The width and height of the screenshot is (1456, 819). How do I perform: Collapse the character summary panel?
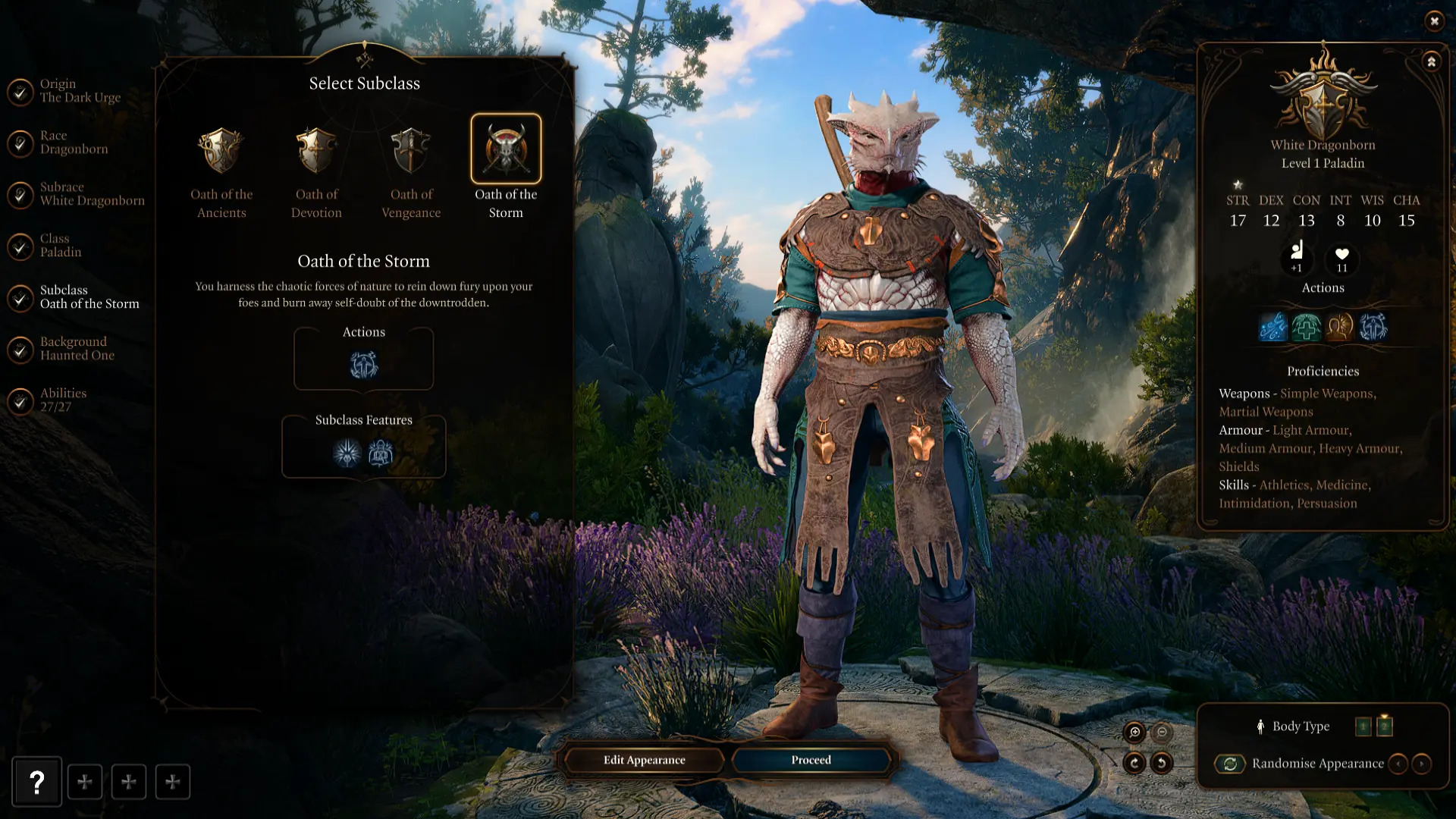[1431, 62]
